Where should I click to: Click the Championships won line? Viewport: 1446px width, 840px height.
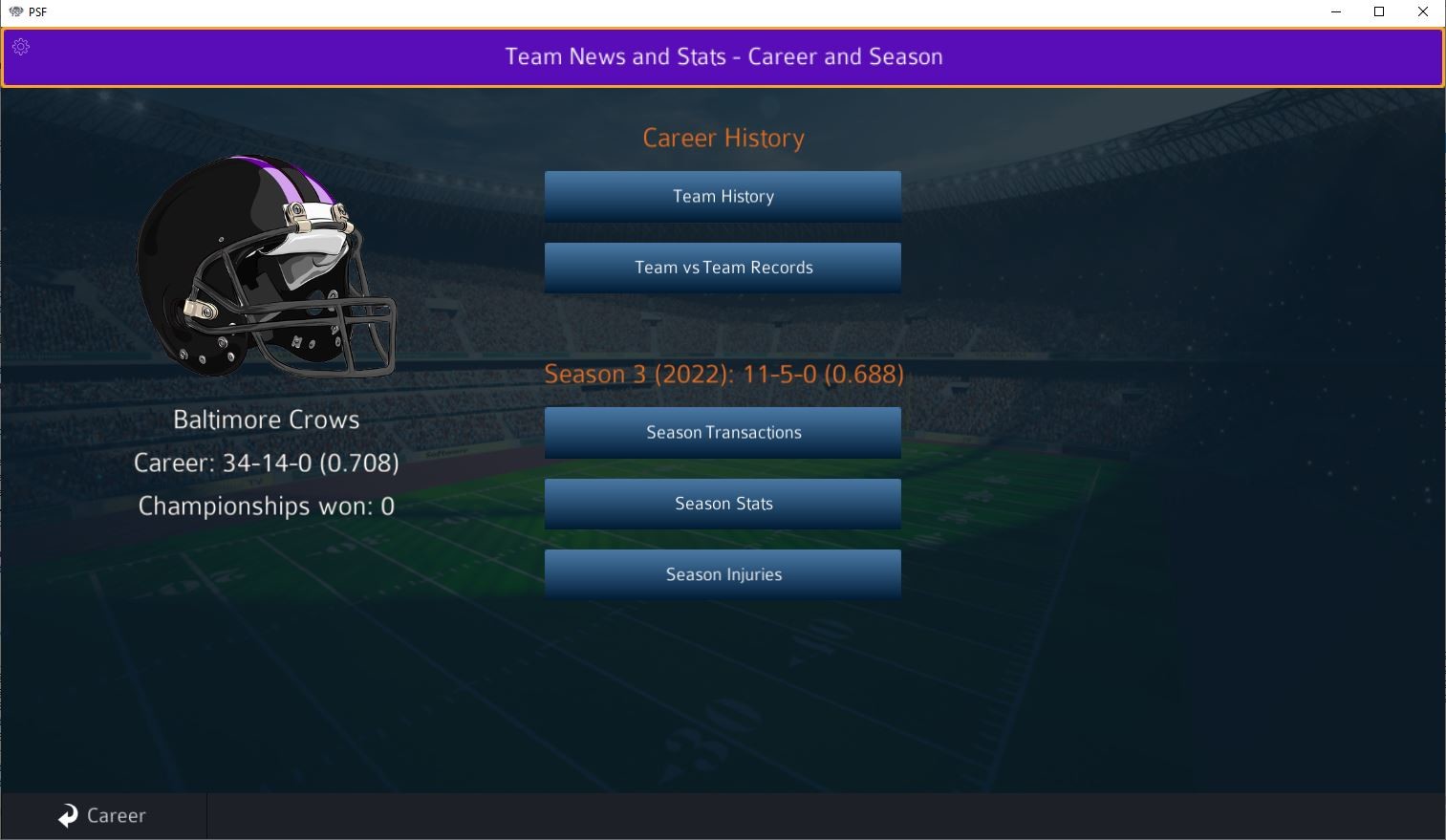coord(266,506)
